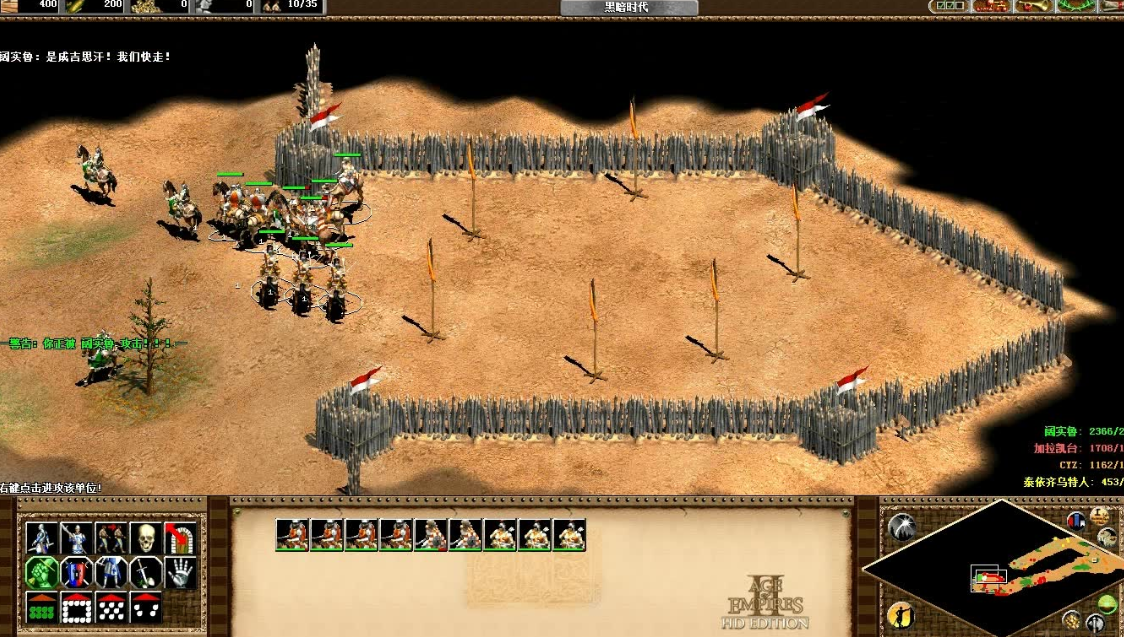
Task: Set the green aggressive stance
Action: pyautogui.click(x=40, y=572)
